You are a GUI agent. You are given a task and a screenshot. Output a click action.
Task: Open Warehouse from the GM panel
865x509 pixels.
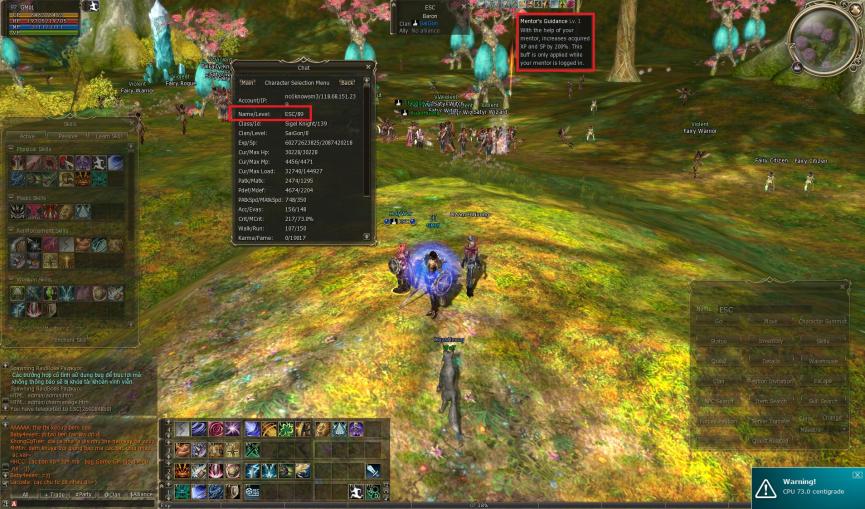click(x=822, y=361)
